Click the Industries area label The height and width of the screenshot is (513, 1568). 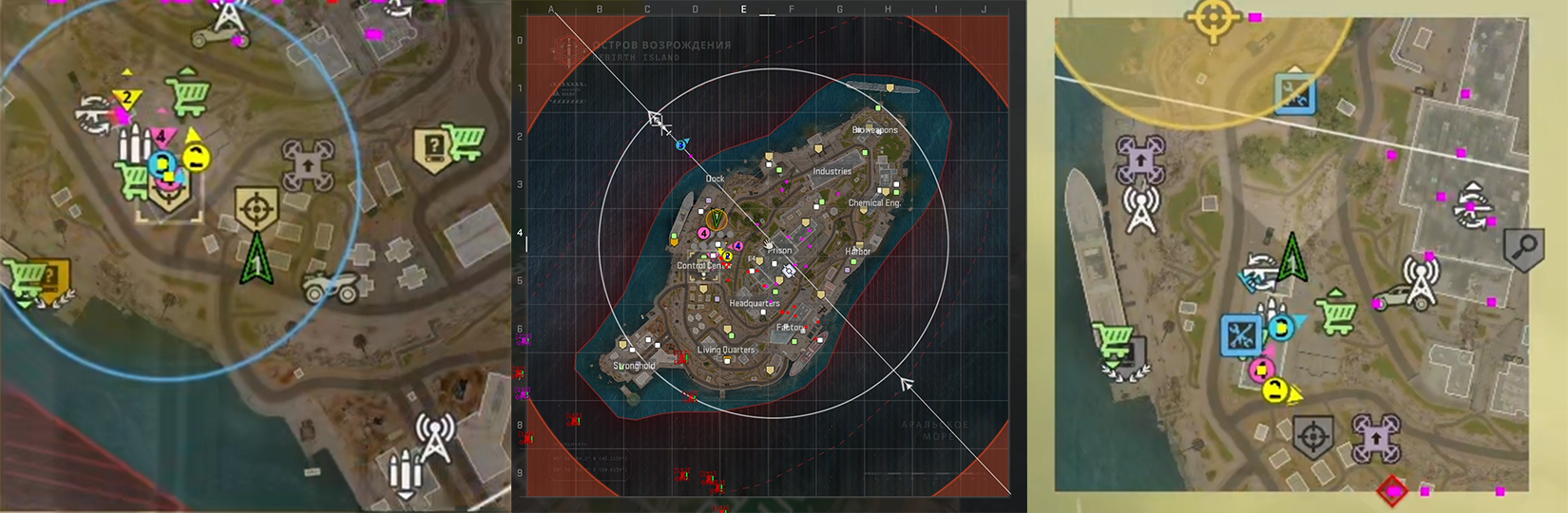pos(832,172)
